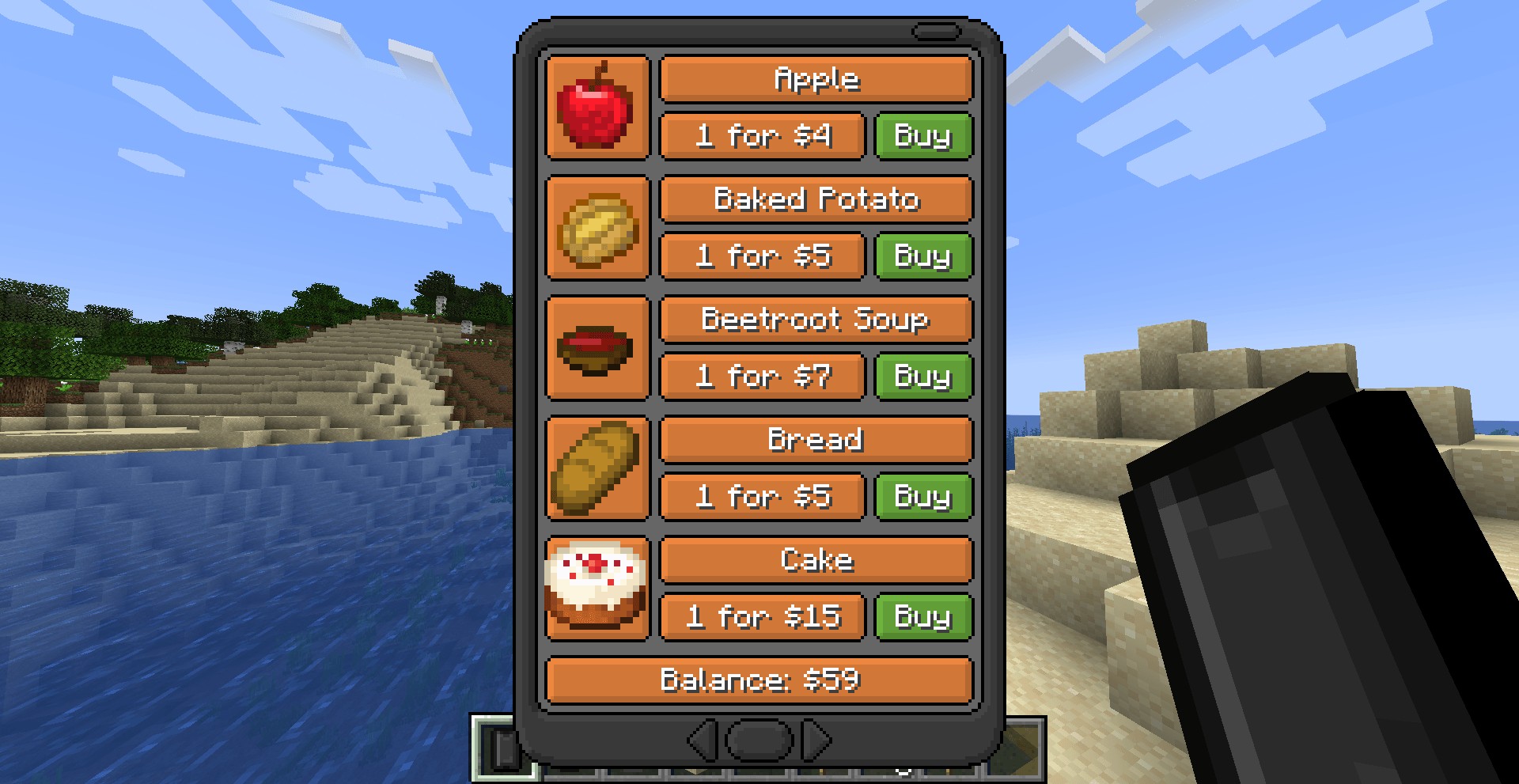
Task: Buy one Apple for $4
Action: click(x=923, y=136)
